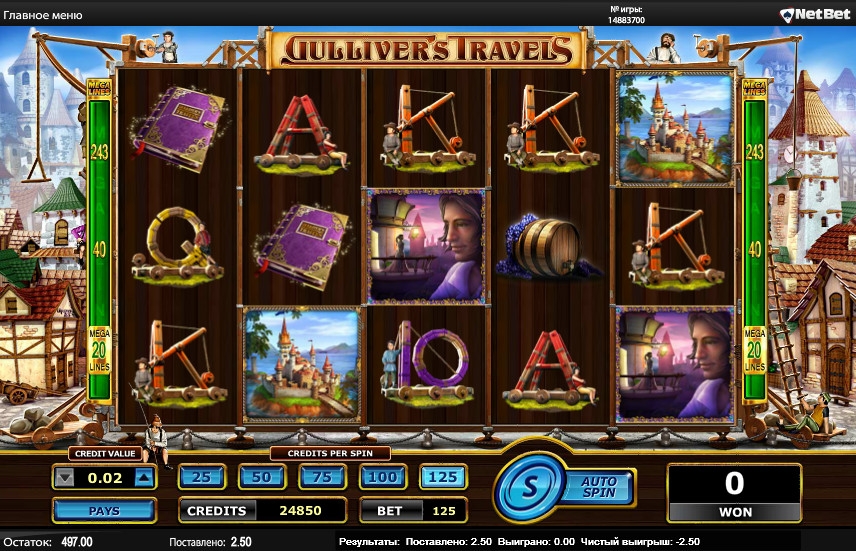Choose 50 credits per spin
Viewport: 856px width, 551px height.
262,477
